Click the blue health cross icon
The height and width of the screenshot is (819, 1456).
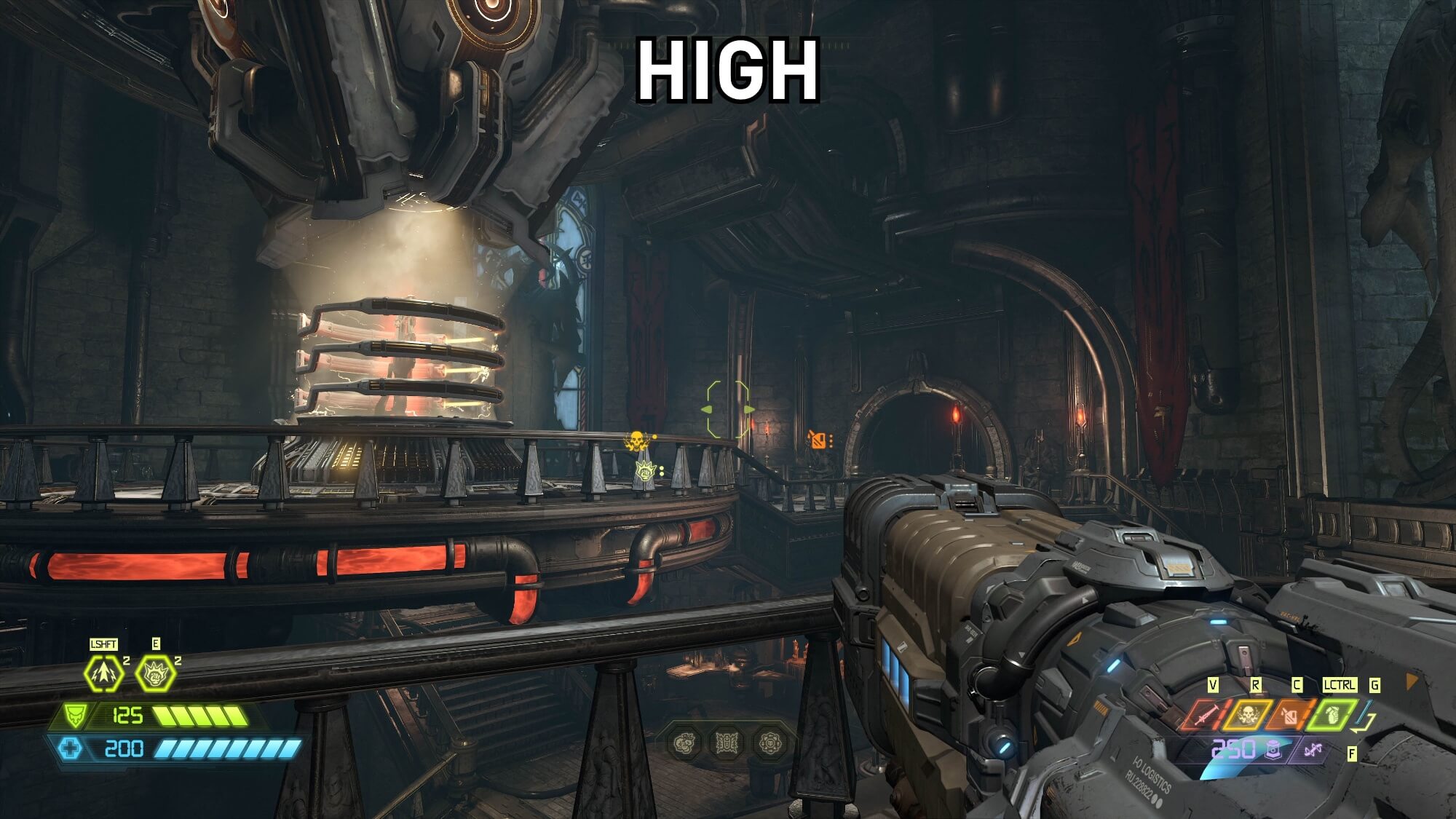[x=70, y=748]
